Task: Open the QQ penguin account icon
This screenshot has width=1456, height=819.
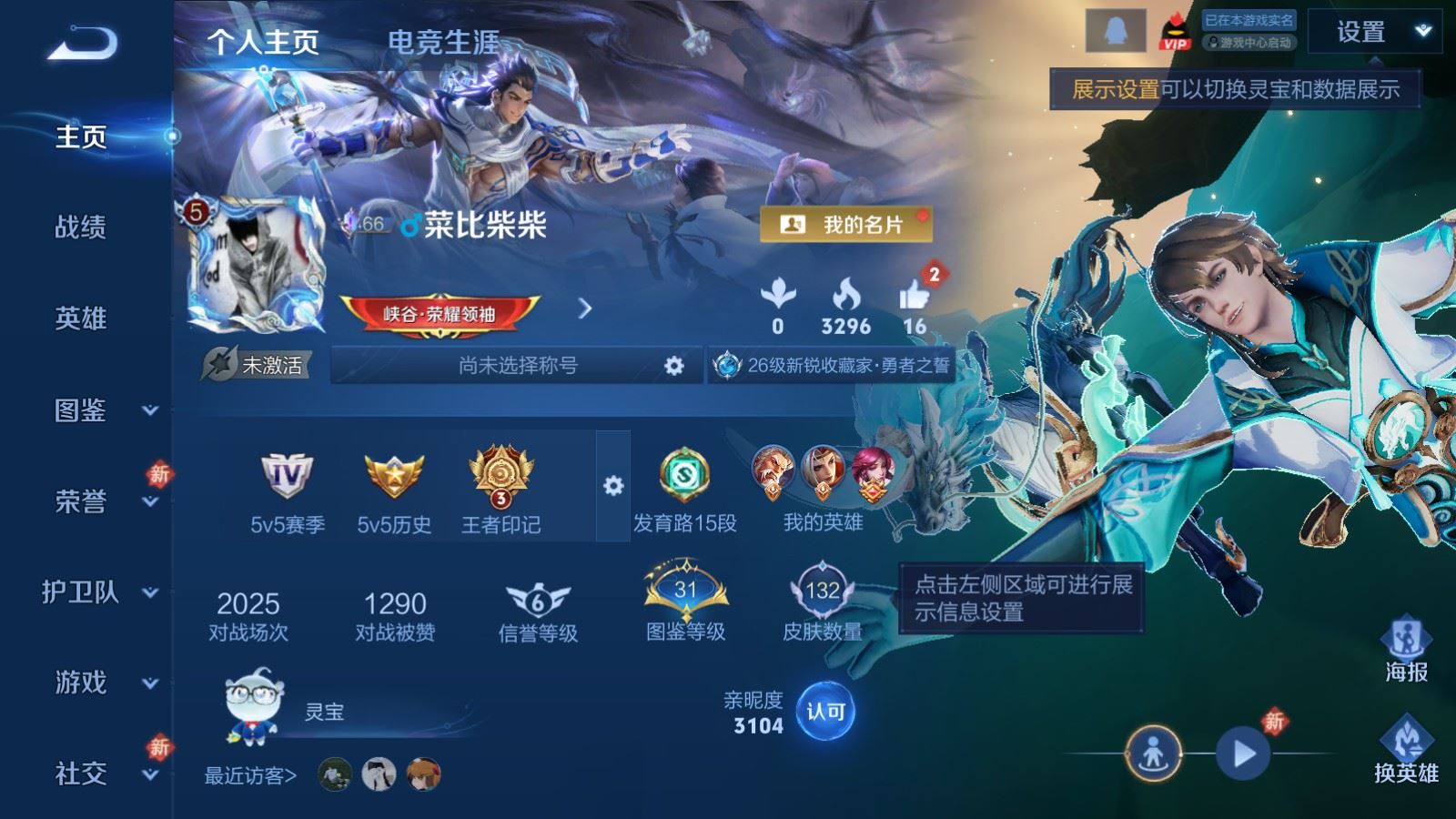Action: click(x=1116, y=30)
